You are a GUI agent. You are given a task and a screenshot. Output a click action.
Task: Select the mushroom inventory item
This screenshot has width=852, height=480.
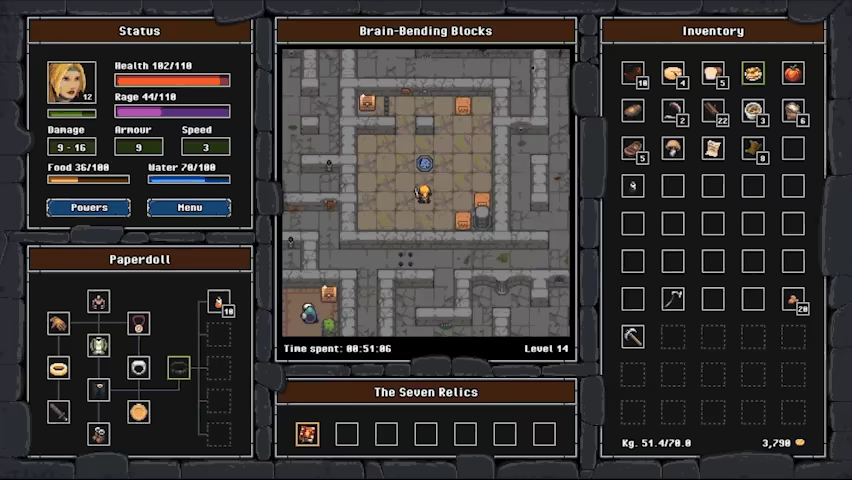coord(673,148)
